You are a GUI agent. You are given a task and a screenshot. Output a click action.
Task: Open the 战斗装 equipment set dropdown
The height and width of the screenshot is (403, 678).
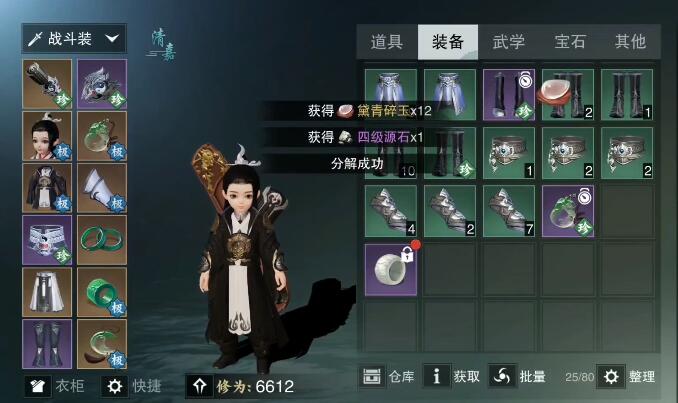coord(74,39)
